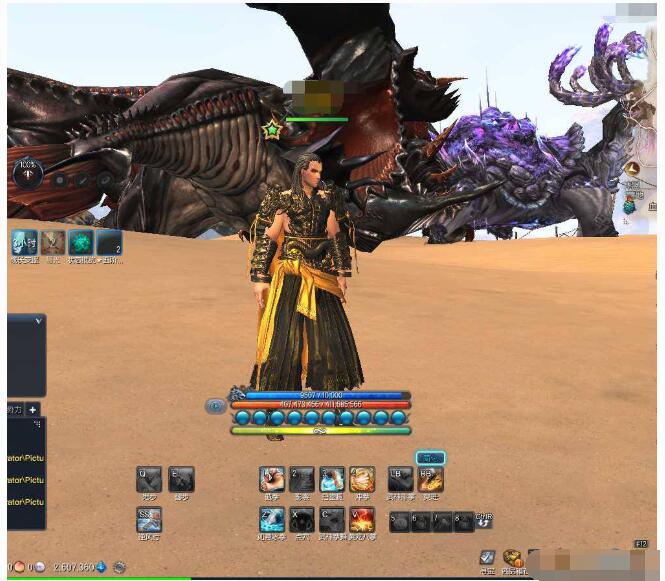Click the CTRL swap arrows button
Viewport: 665px width, 581px height.
coord(485,521)
